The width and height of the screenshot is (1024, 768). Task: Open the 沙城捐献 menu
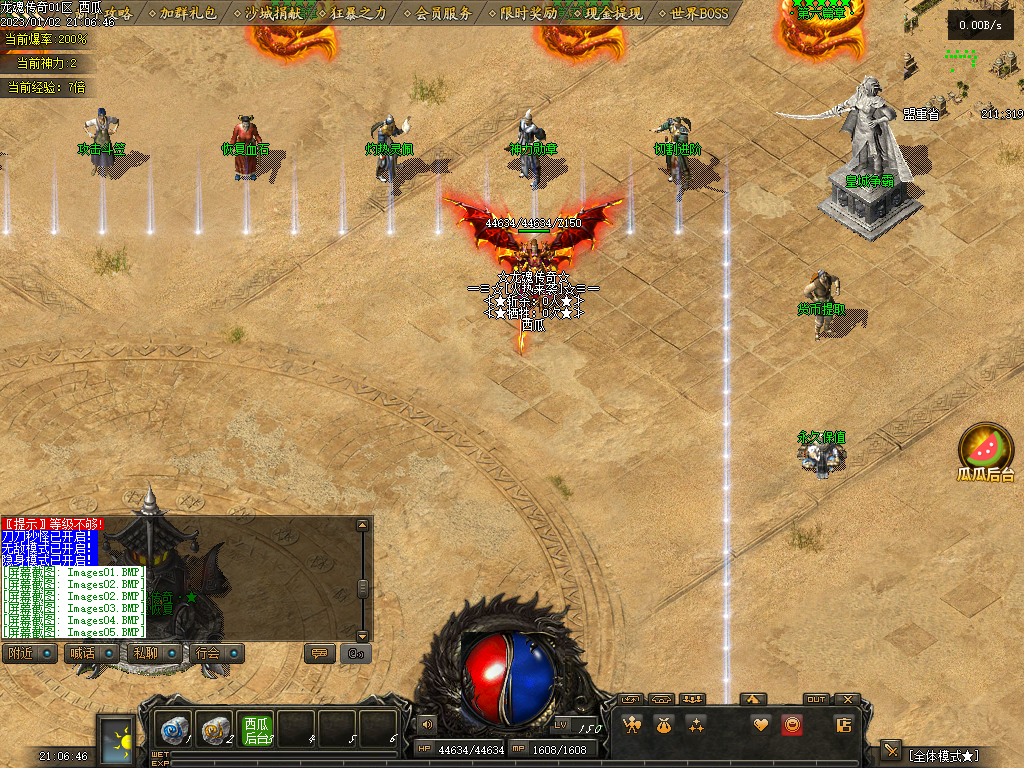(x=274, y=14)
